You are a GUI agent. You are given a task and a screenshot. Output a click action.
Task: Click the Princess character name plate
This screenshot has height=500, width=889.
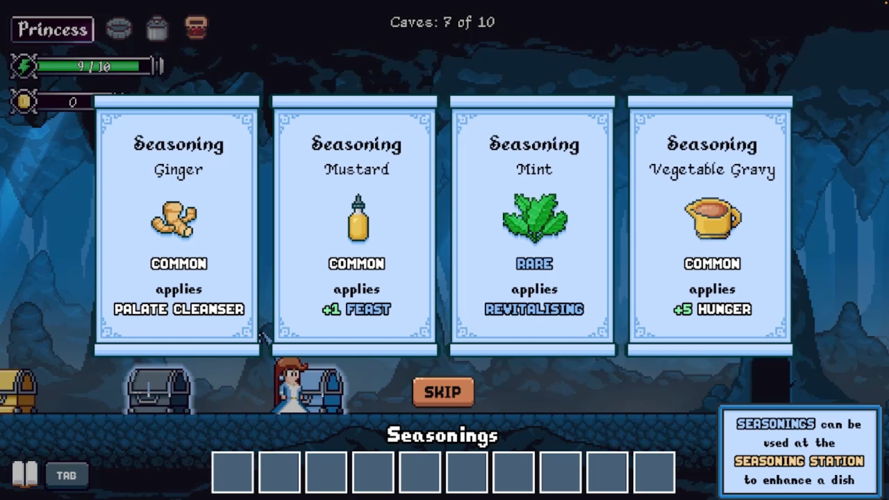(x=53, y=29)
